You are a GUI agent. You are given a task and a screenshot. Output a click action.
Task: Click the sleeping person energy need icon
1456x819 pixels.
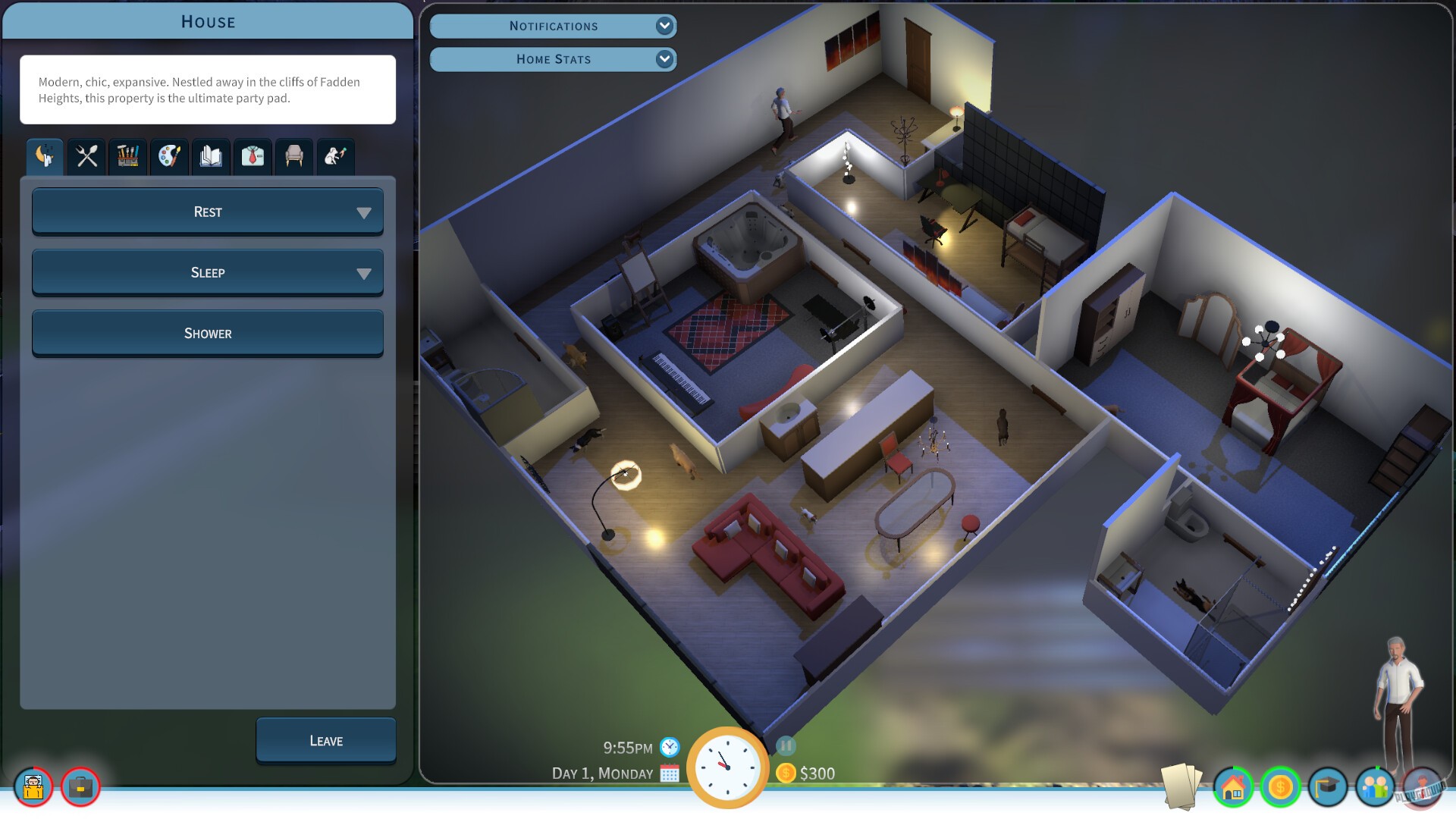(32, 788)
